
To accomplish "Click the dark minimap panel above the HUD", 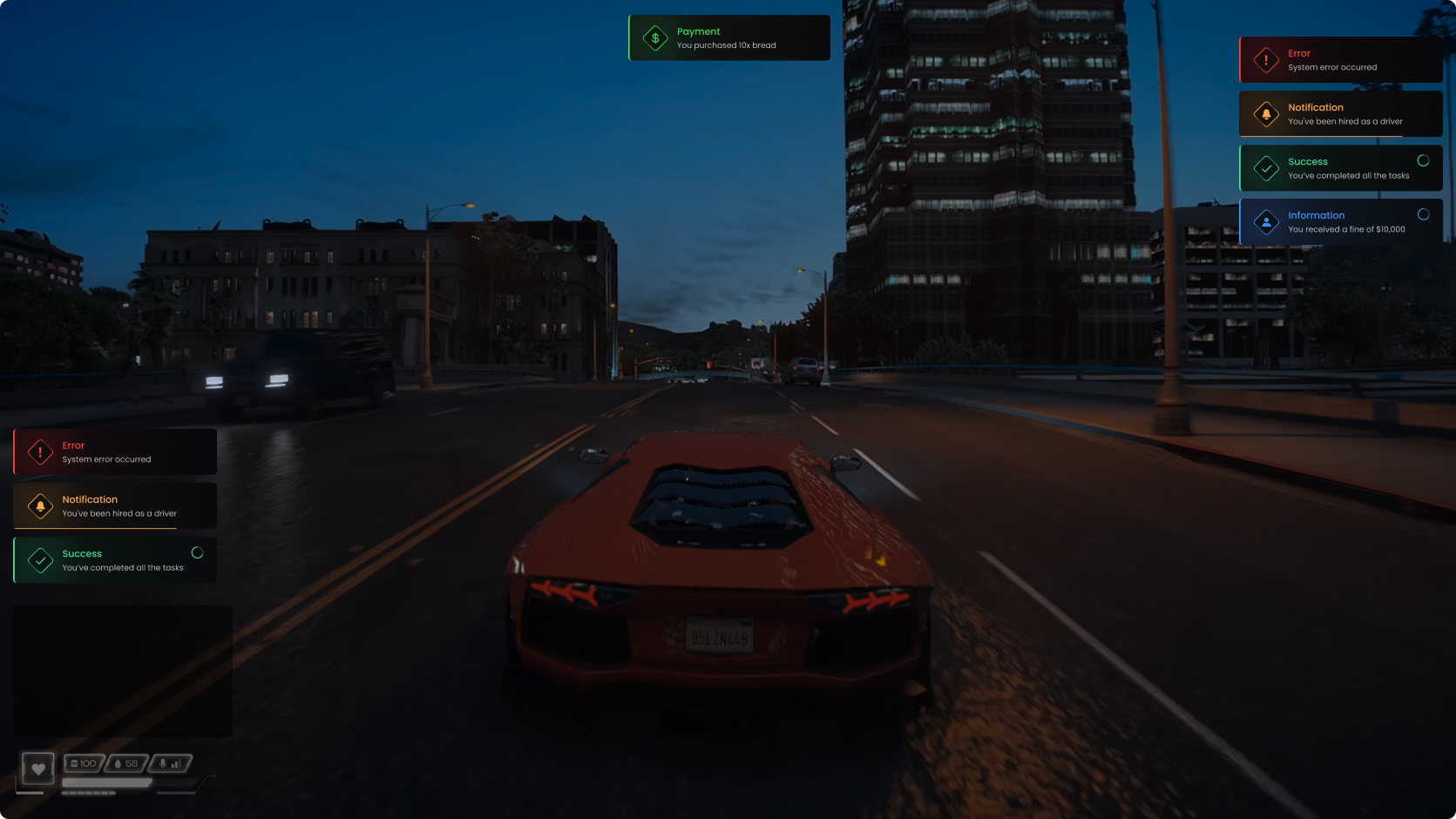I will point(122,671).
